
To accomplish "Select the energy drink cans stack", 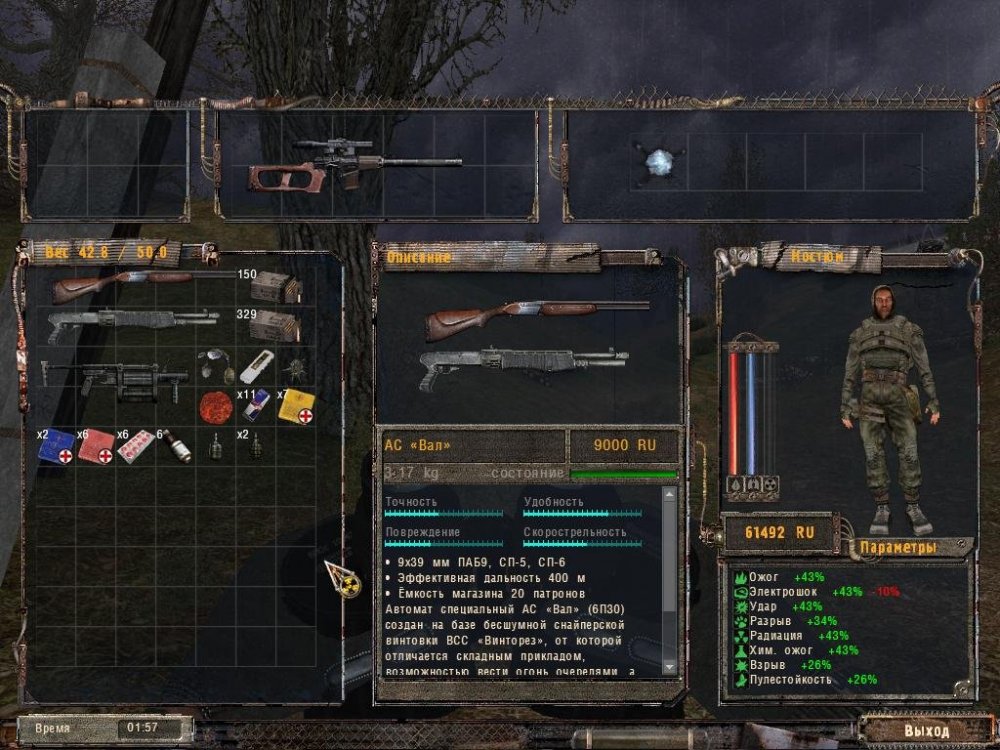I will point(253,405).
